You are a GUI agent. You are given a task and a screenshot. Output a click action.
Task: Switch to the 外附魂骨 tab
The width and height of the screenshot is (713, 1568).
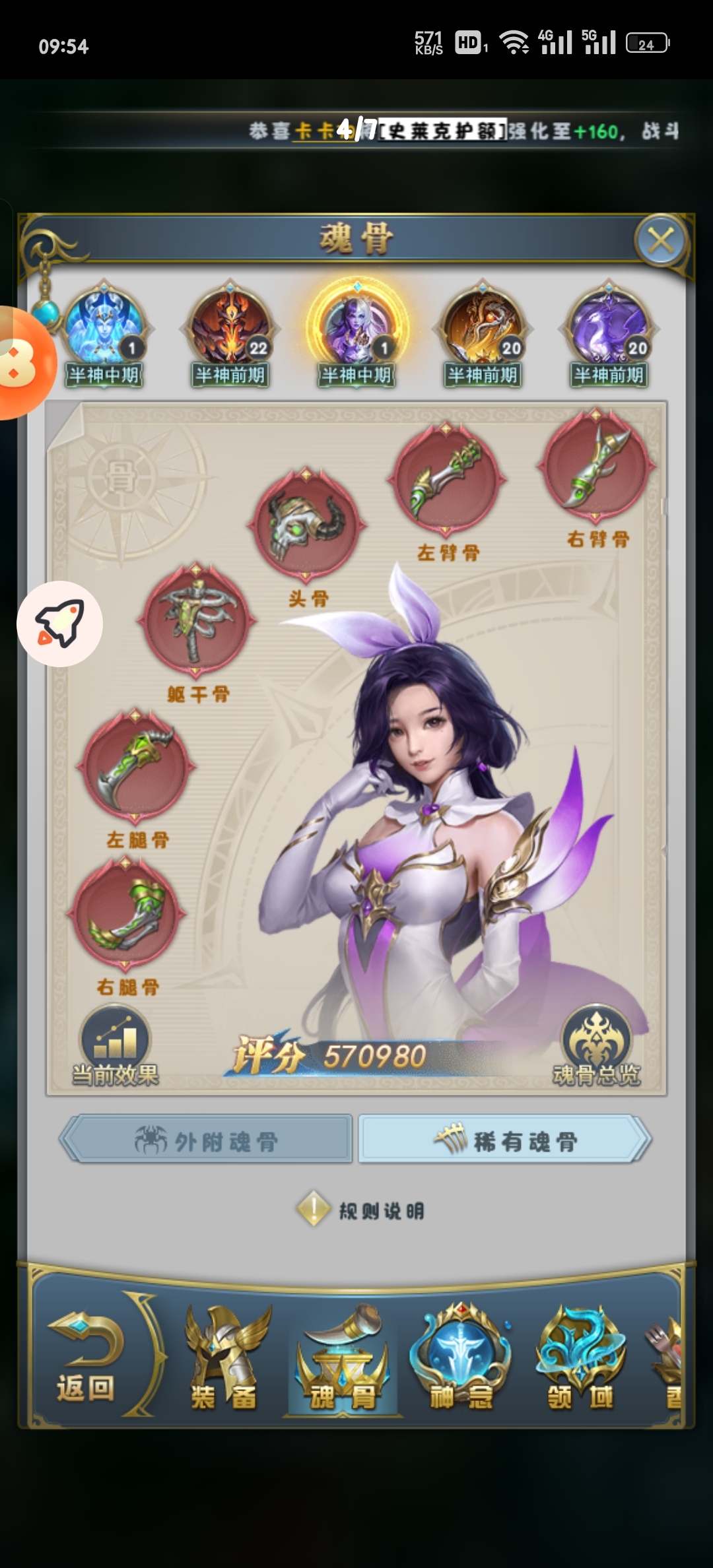click(x=206, y=1139)
